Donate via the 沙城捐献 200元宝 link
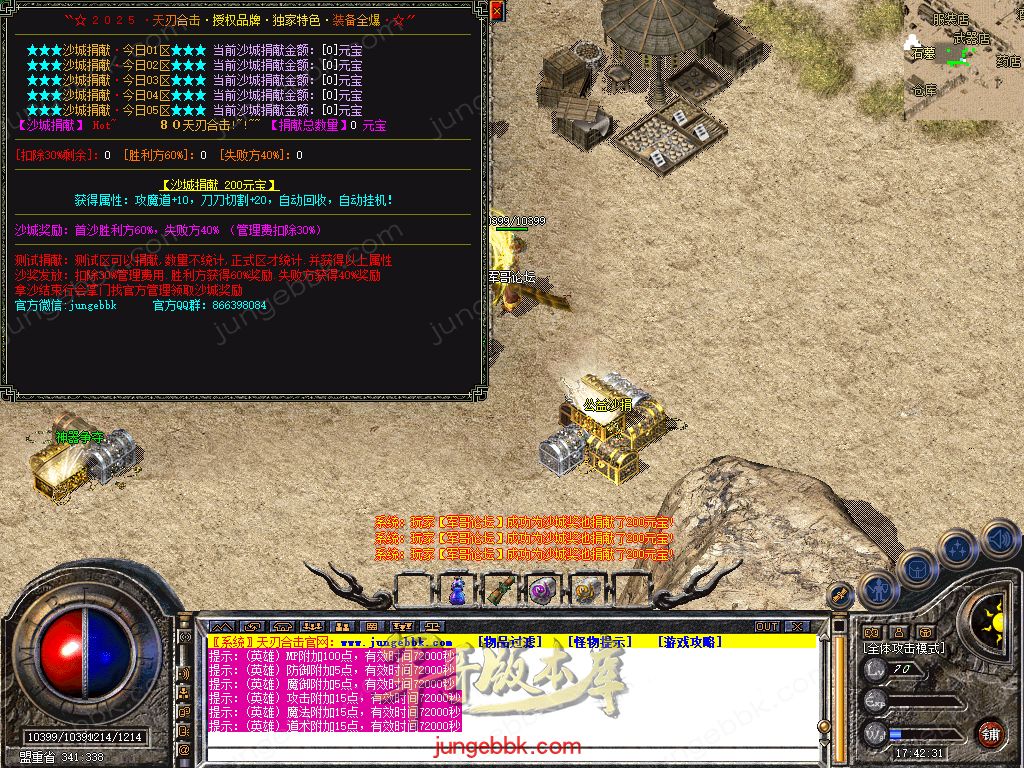 tap(219, 185)
